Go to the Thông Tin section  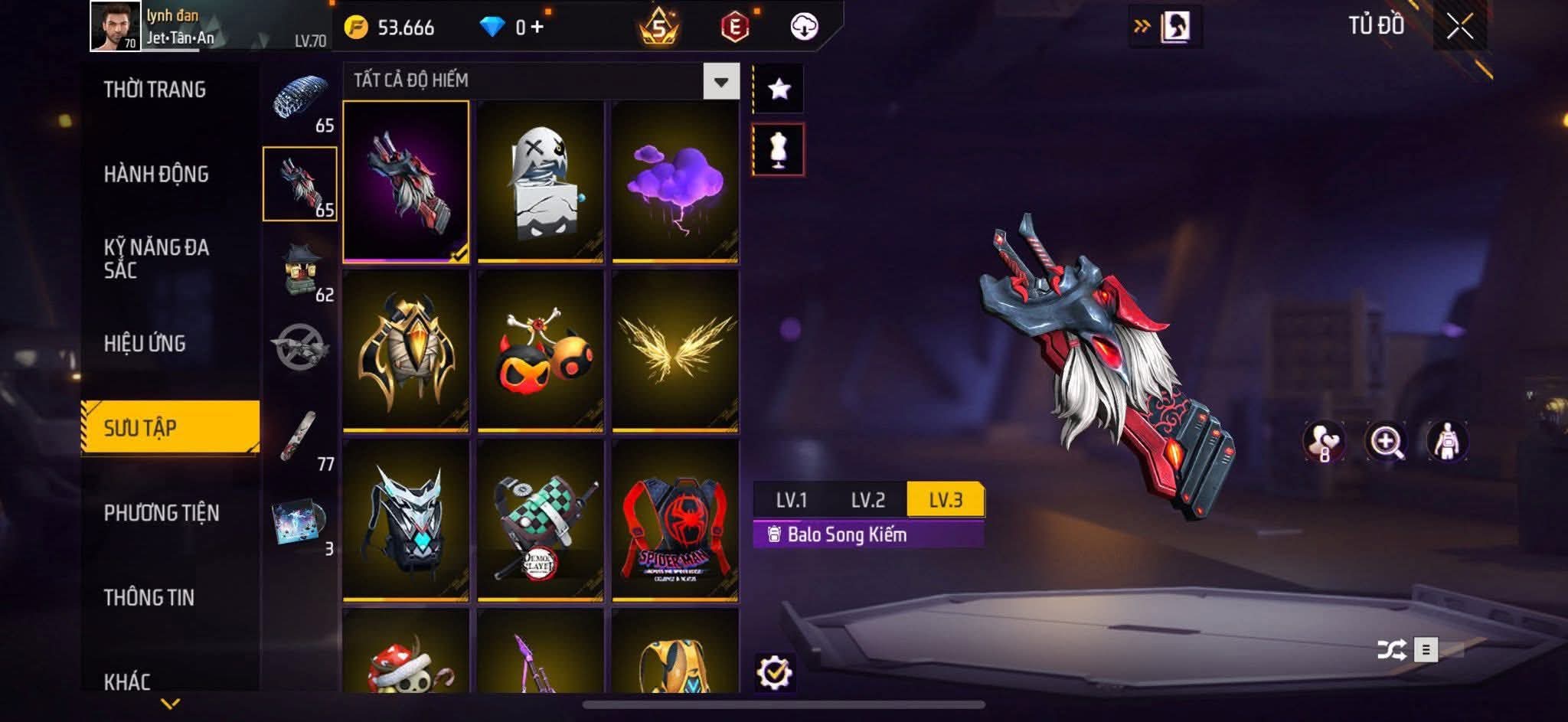149,597
